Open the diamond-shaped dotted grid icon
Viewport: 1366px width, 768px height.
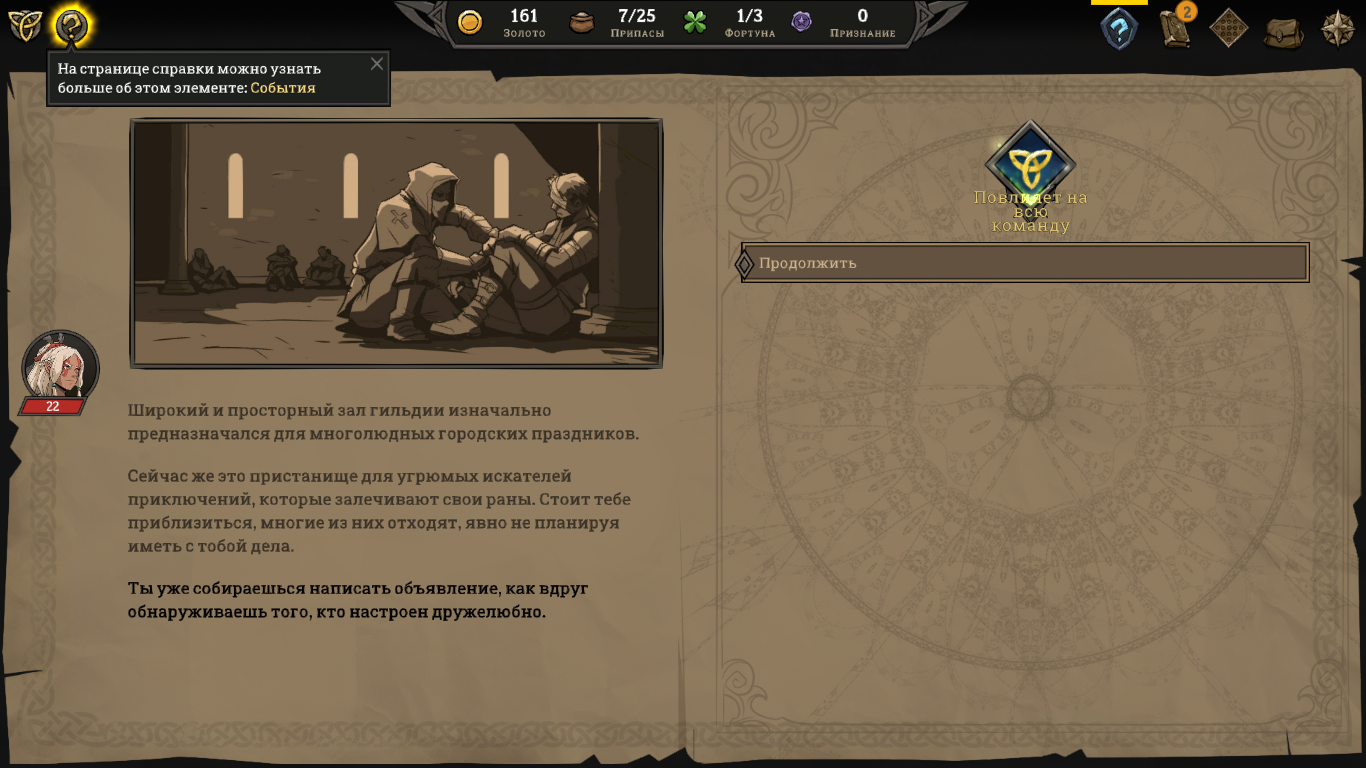[1229, 28]
